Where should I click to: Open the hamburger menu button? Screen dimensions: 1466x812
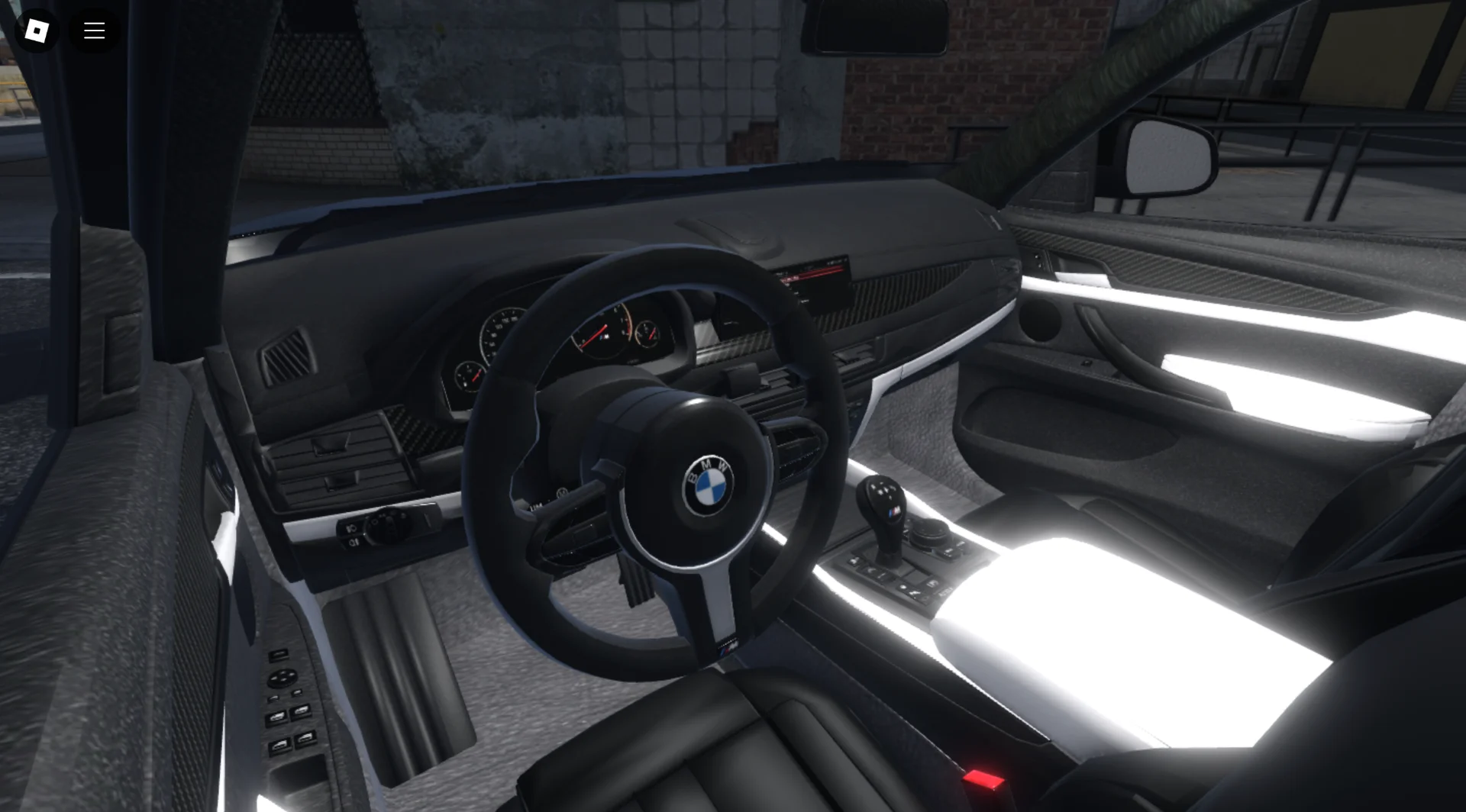(x=95, y=31)
